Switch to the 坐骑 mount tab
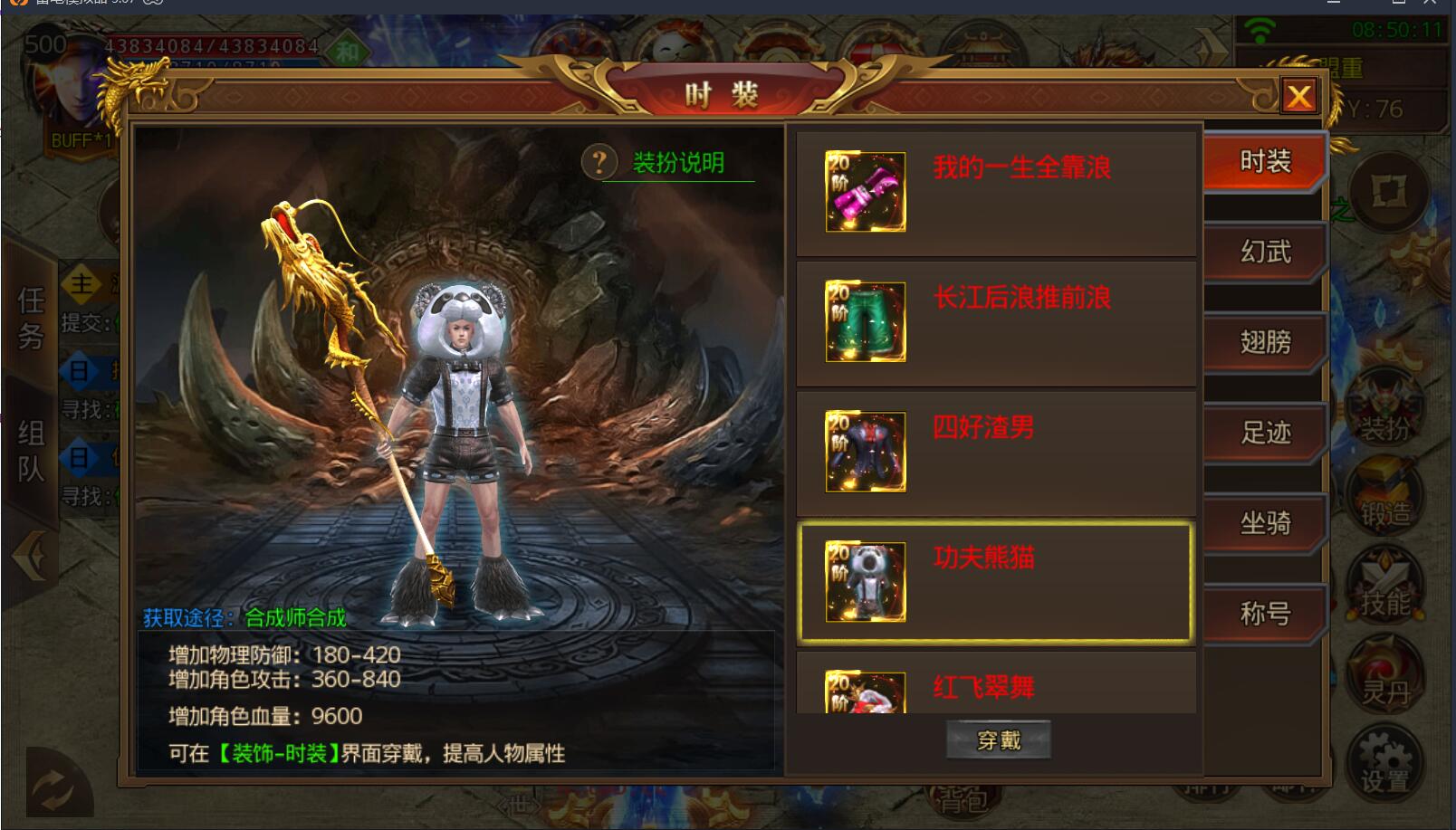1456x830 pixels. [x=1264, y=523]
